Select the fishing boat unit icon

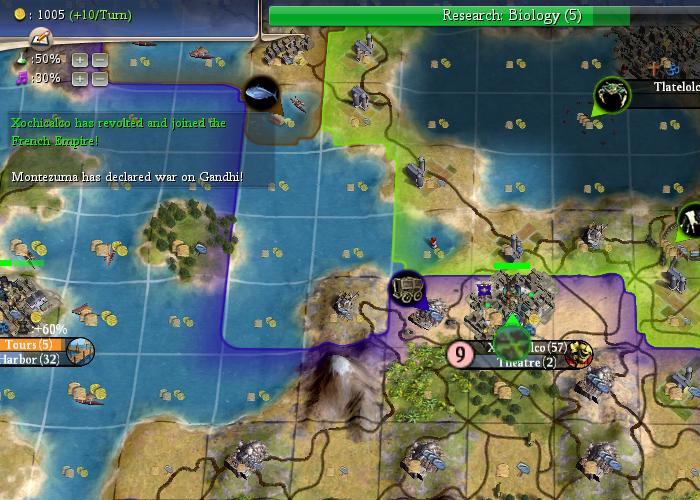pyautogui.click(x=261, y=93)
